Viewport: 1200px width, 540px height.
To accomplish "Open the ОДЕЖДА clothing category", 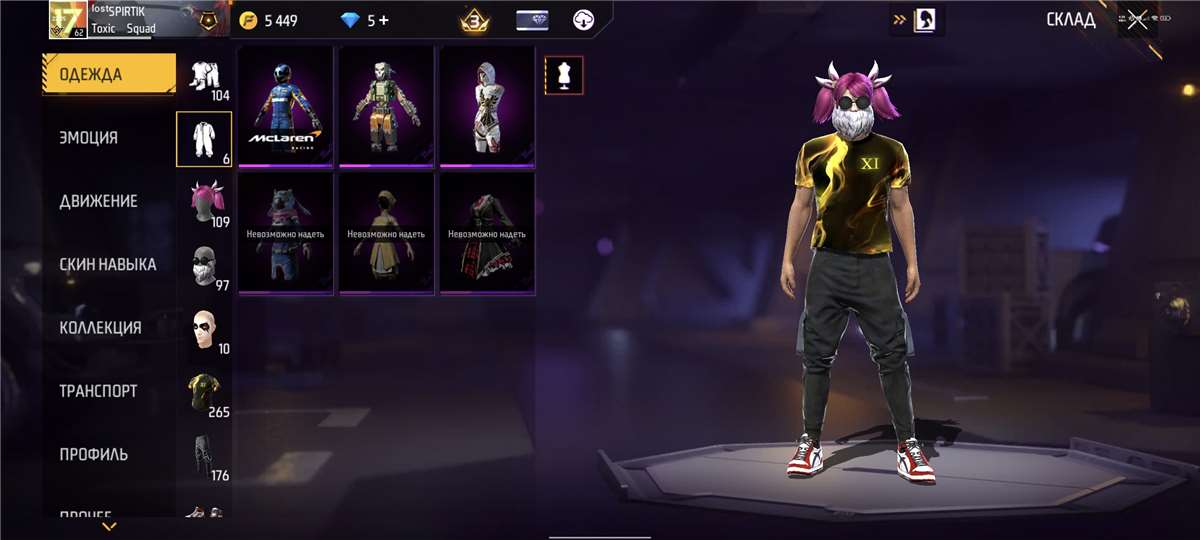I will click(108, 75).
